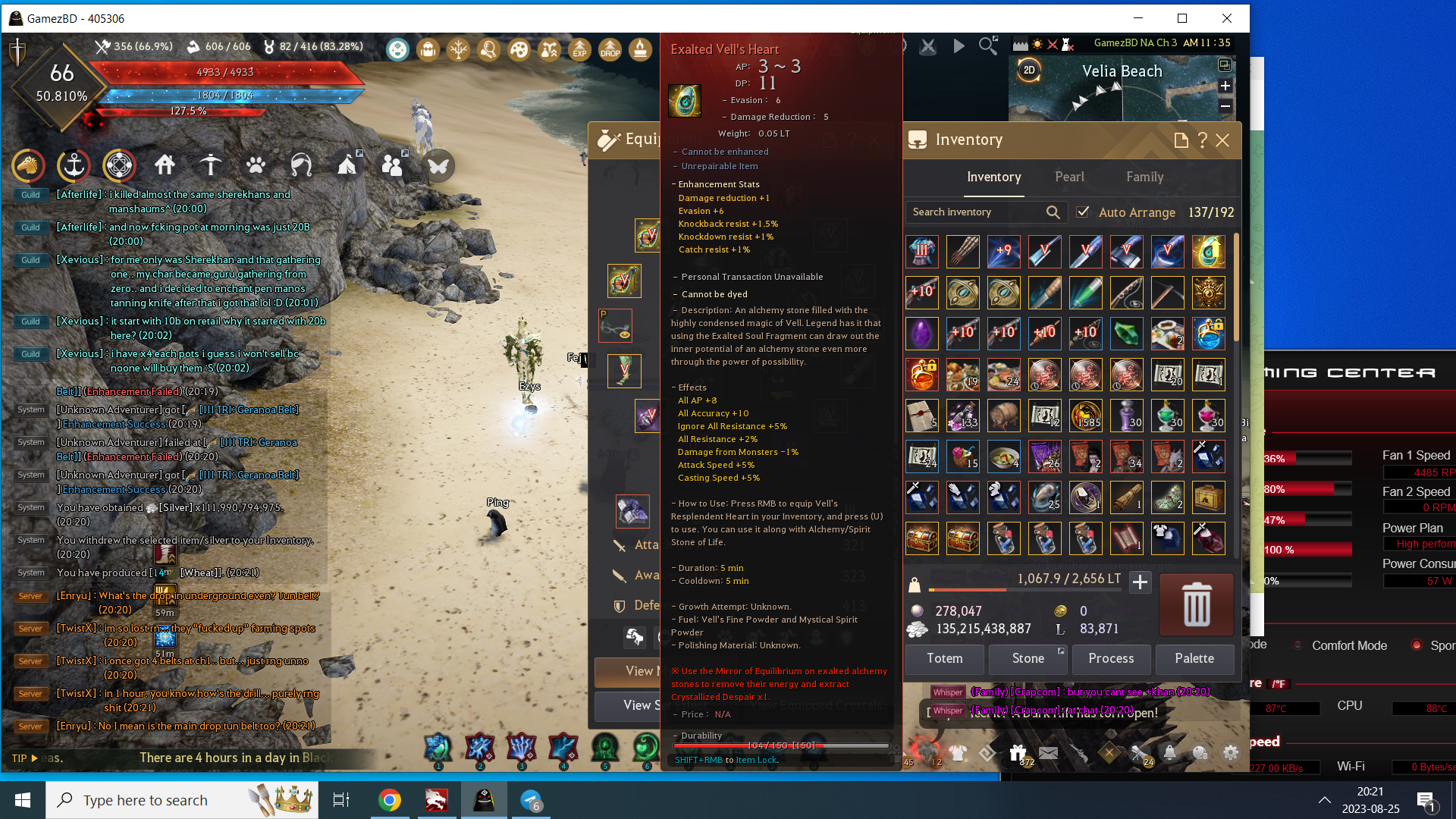This screenshot has width=1456, height=819.
Task: Click the Process button
Action: (x=1111, y=658)
